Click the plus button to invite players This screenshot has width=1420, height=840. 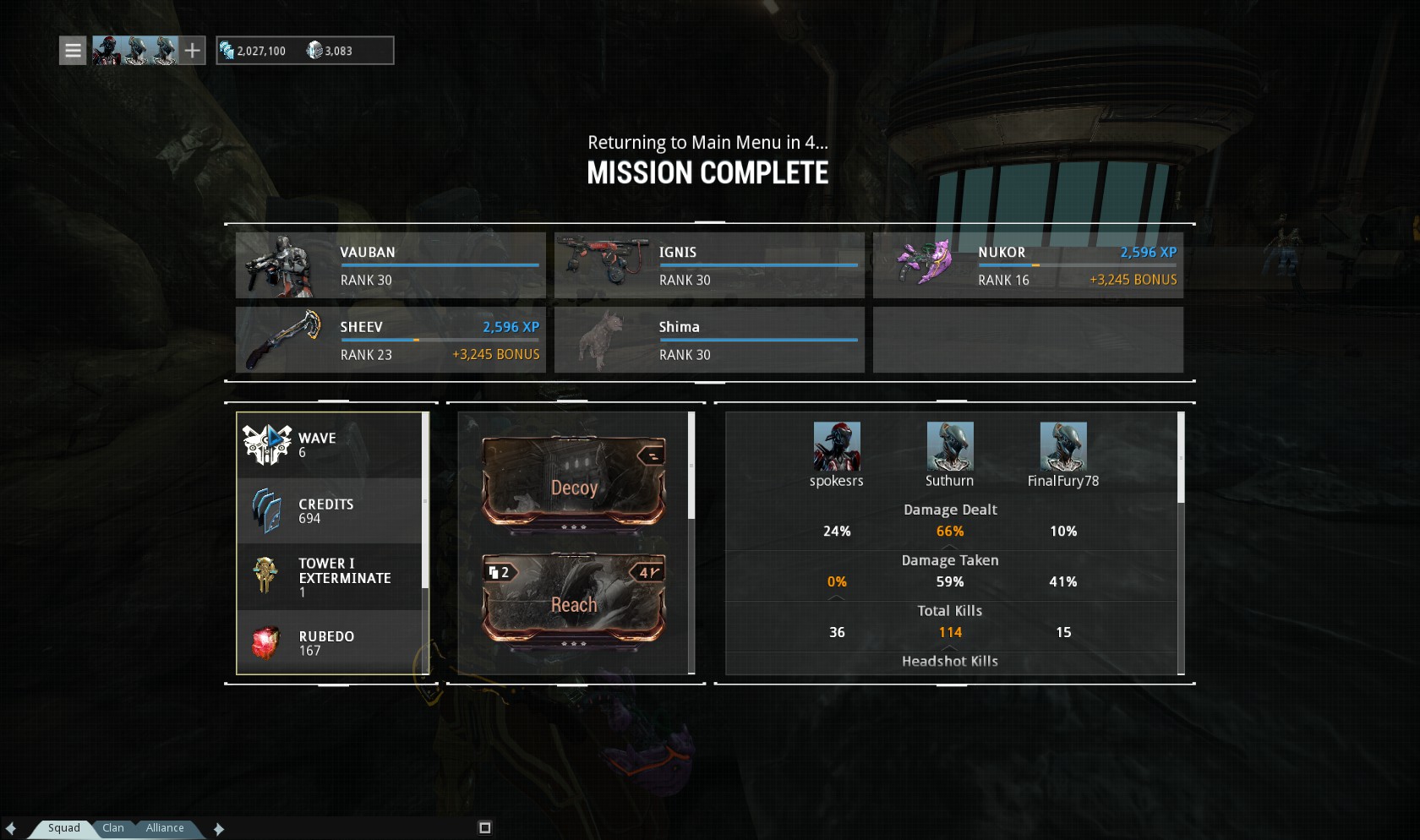pyautogui.click(x=193, y=51)
